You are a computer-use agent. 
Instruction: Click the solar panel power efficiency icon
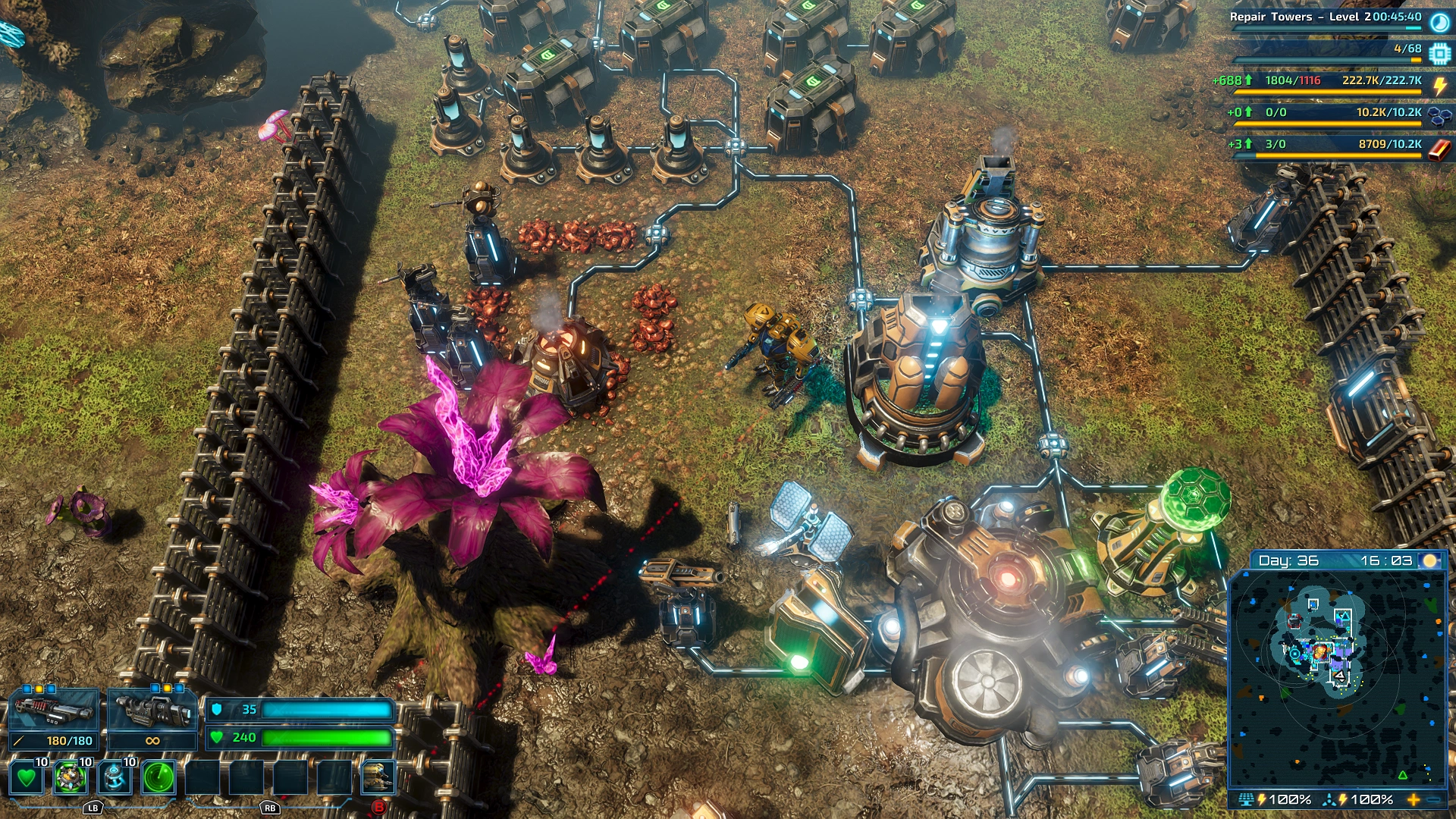point(1245,799)
